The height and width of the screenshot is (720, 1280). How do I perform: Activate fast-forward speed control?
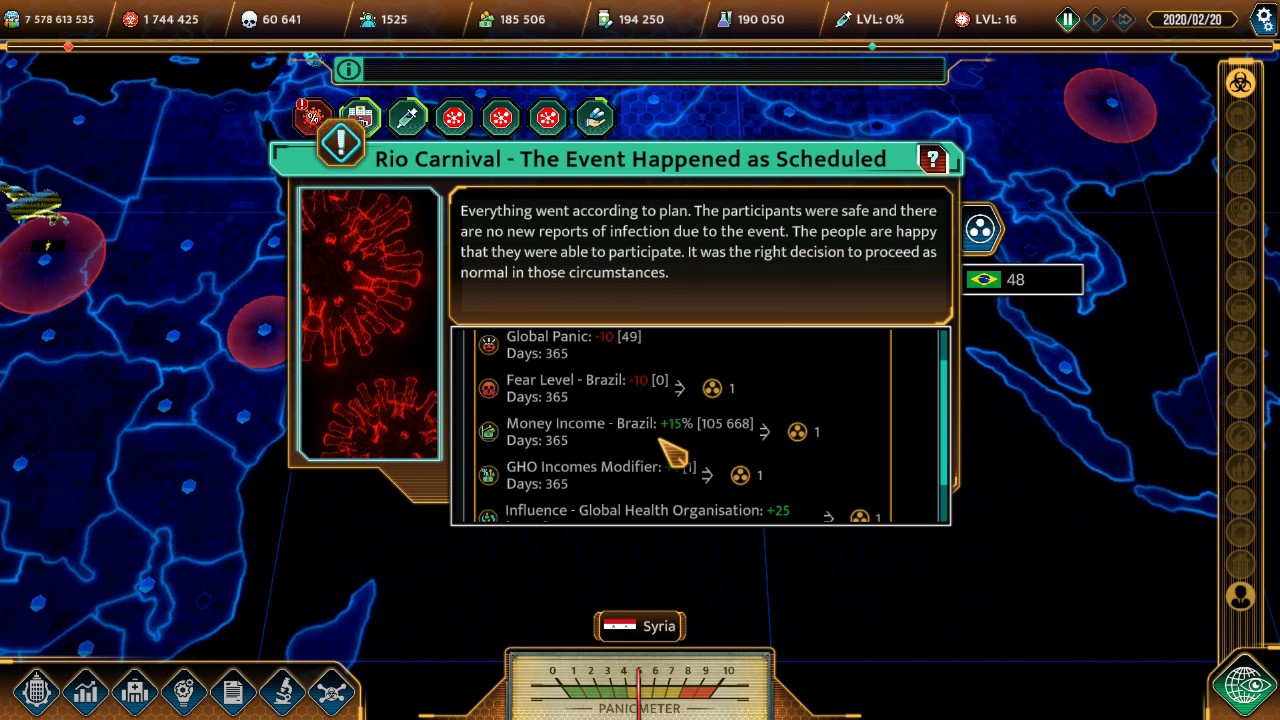point(1124,19)
